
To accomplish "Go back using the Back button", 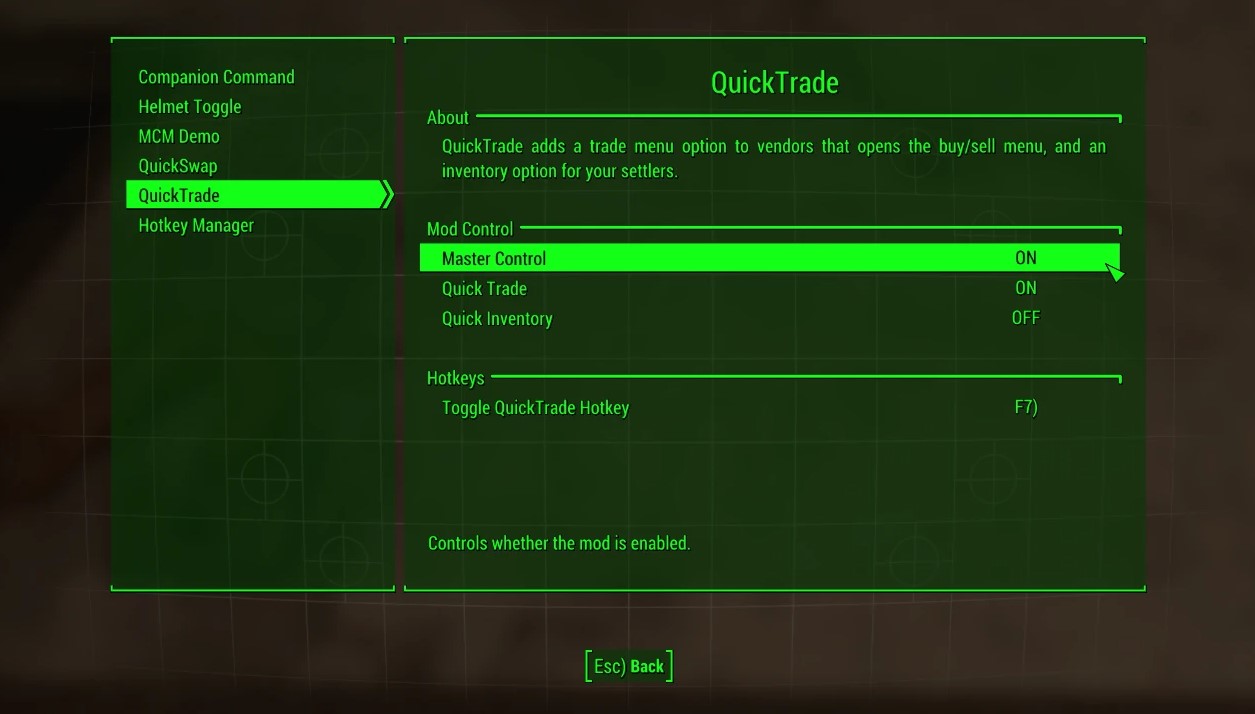I will click(629, 666).
